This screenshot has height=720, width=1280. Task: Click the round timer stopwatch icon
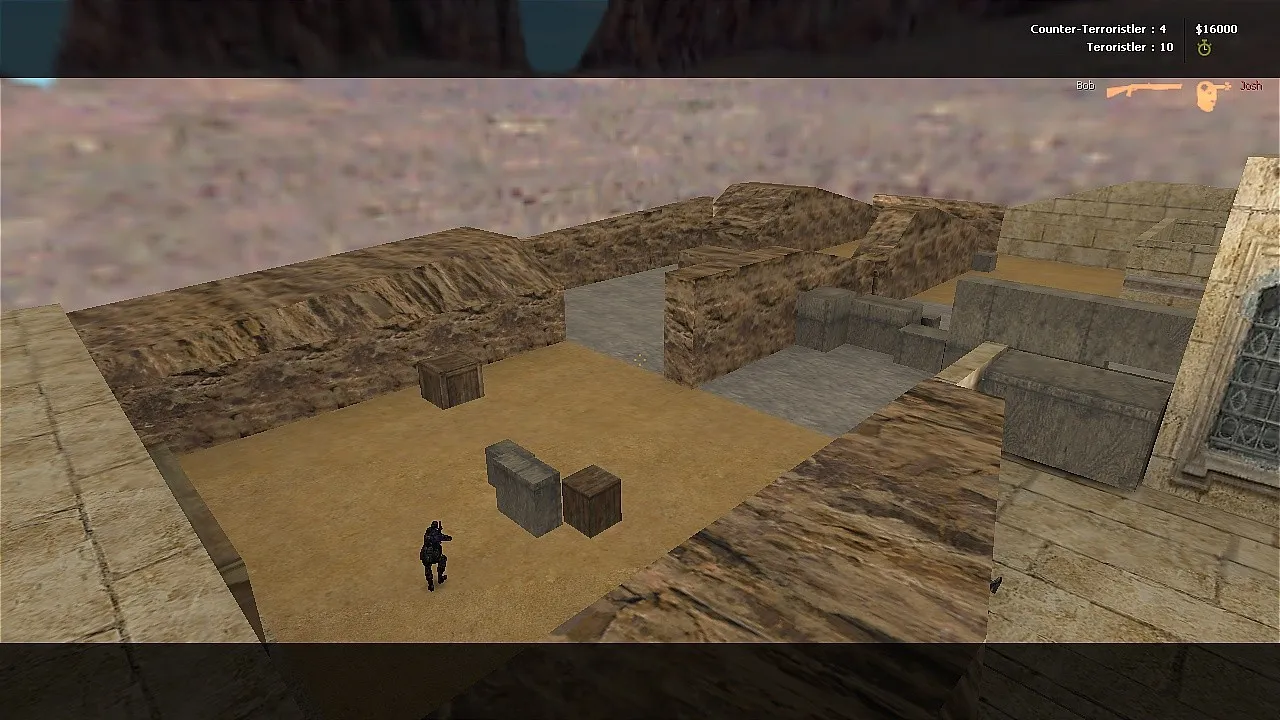pos(1208,46)
